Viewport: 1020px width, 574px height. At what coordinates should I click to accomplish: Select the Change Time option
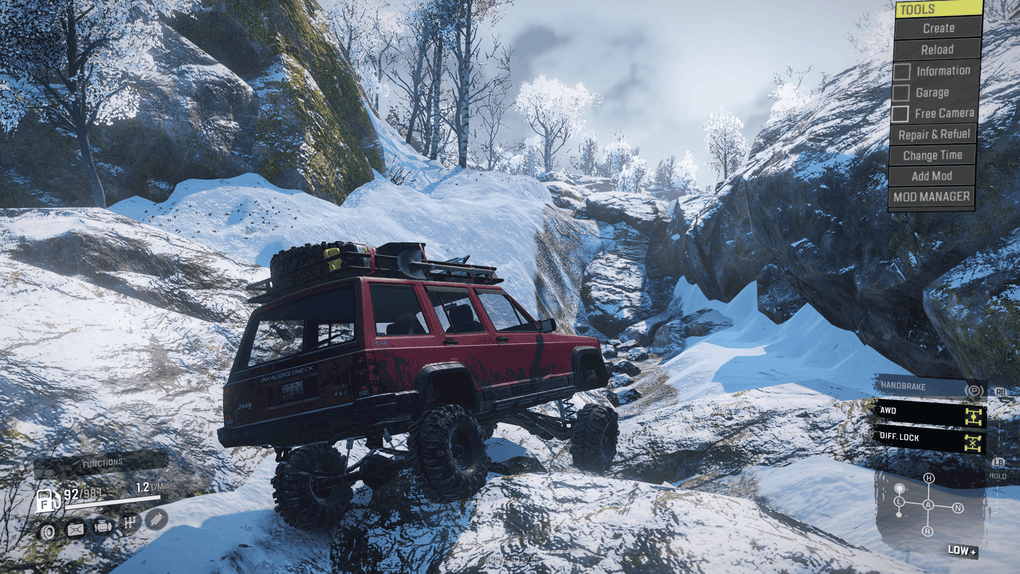[933, 155]
